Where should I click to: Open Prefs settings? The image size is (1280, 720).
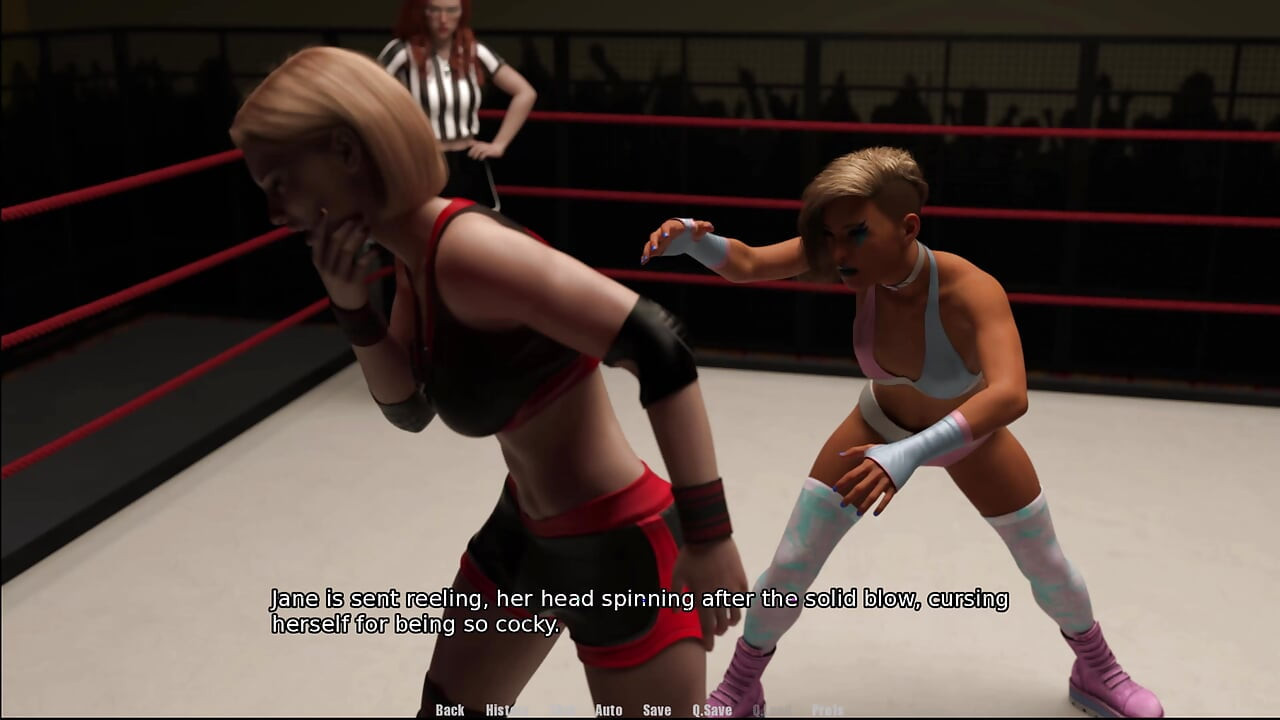click(x=827, y=710)
